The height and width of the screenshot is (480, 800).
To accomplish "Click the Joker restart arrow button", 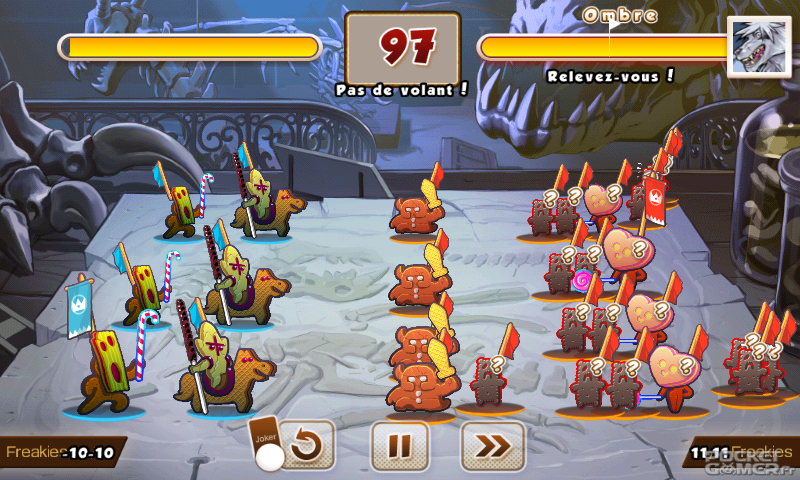I will 306,446.
